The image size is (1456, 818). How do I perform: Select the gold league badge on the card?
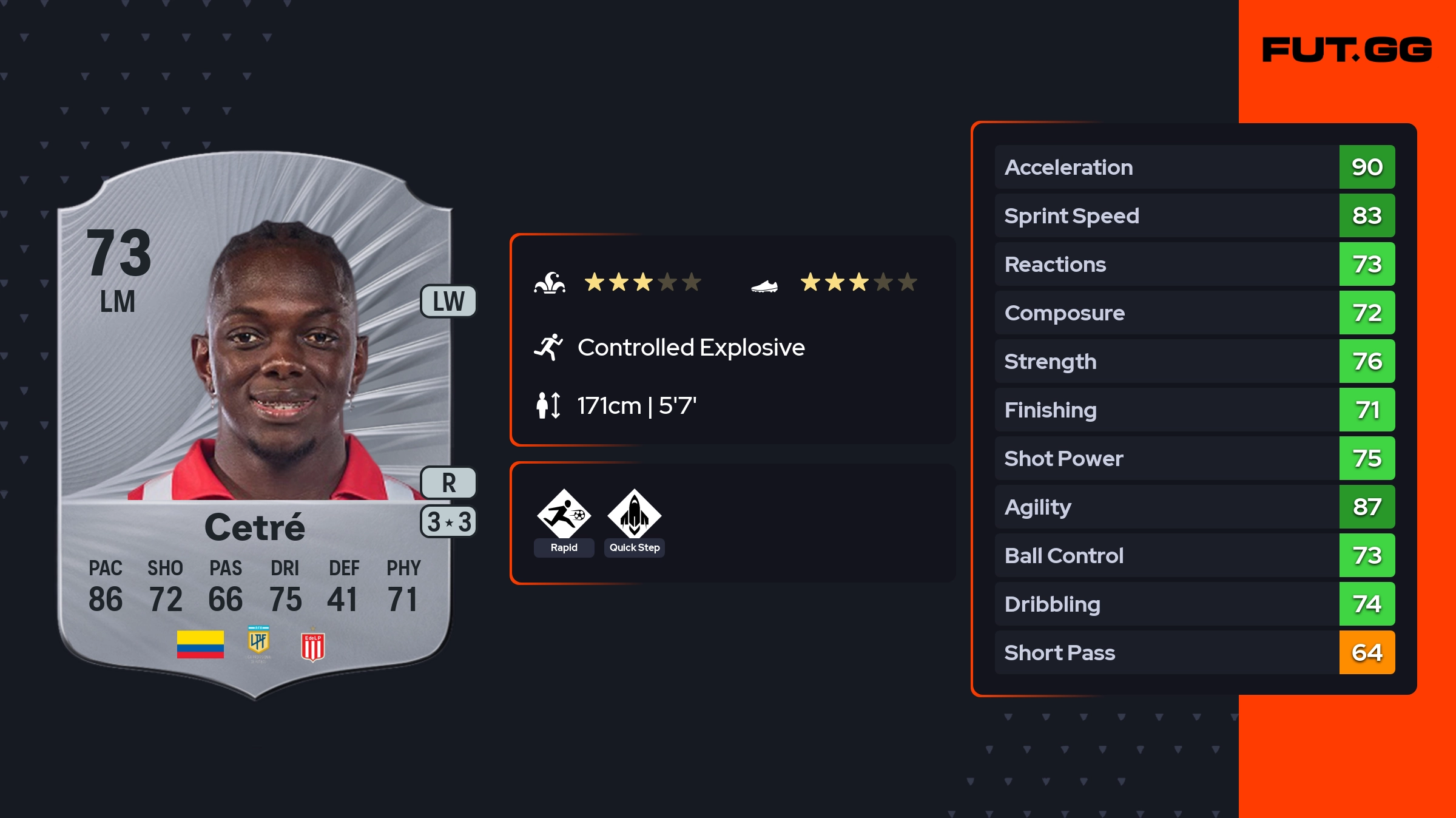pyautogui.click(x=258, y=642)
